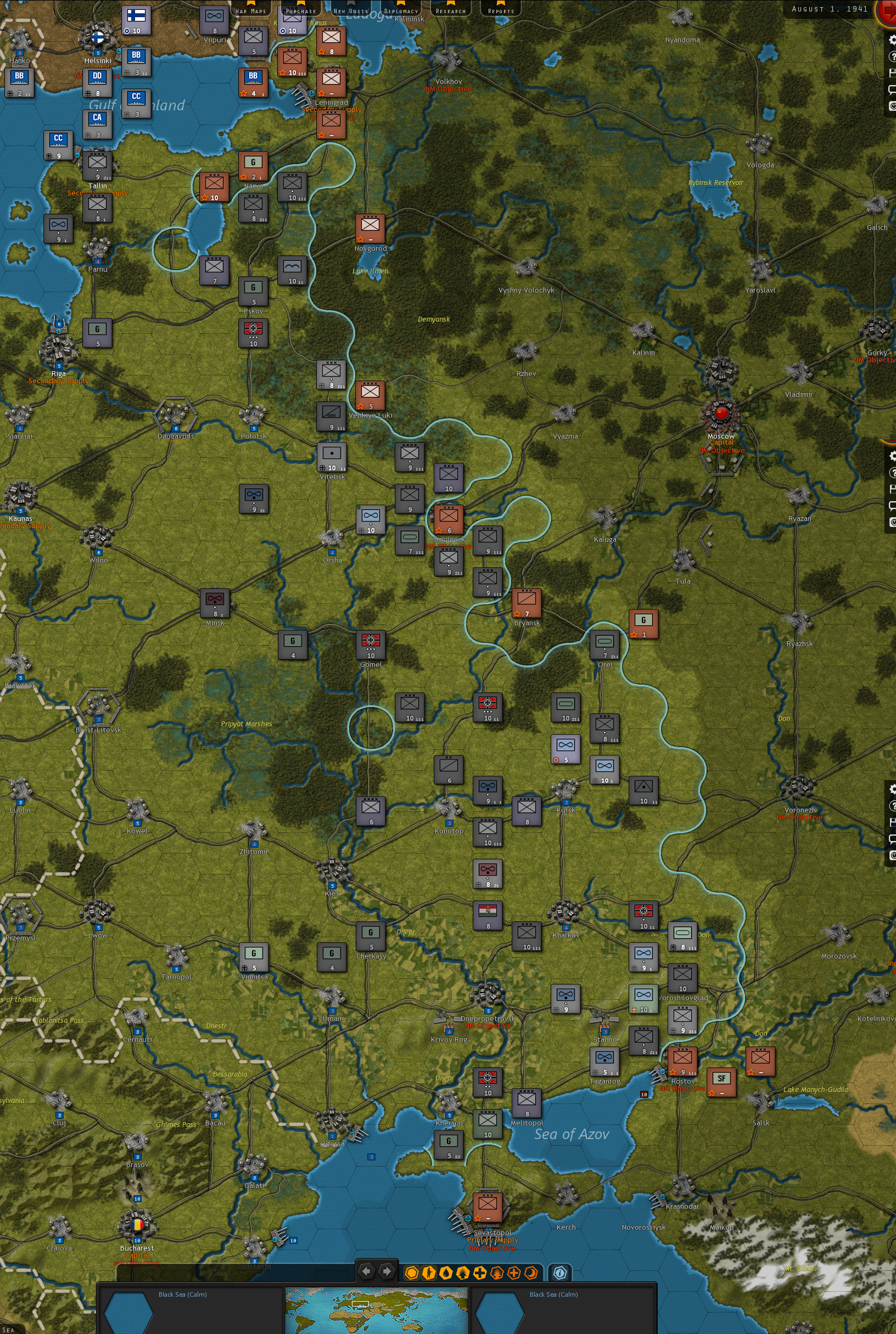Click the save game disk icon

(x=892, y=72)
